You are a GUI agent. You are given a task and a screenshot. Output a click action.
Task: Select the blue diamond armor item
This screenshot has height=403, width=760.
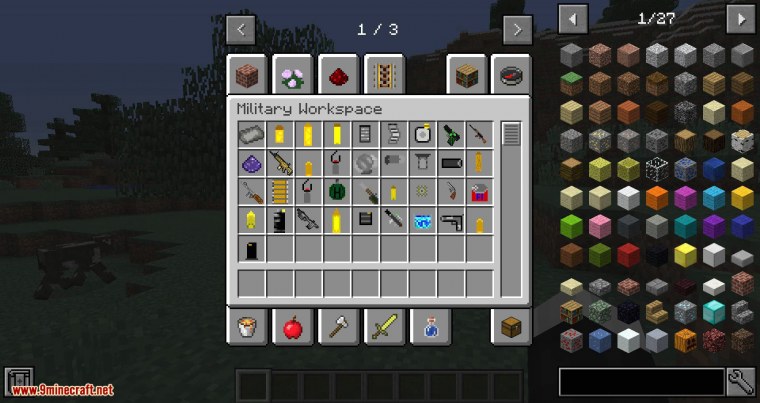click(422, 220)
